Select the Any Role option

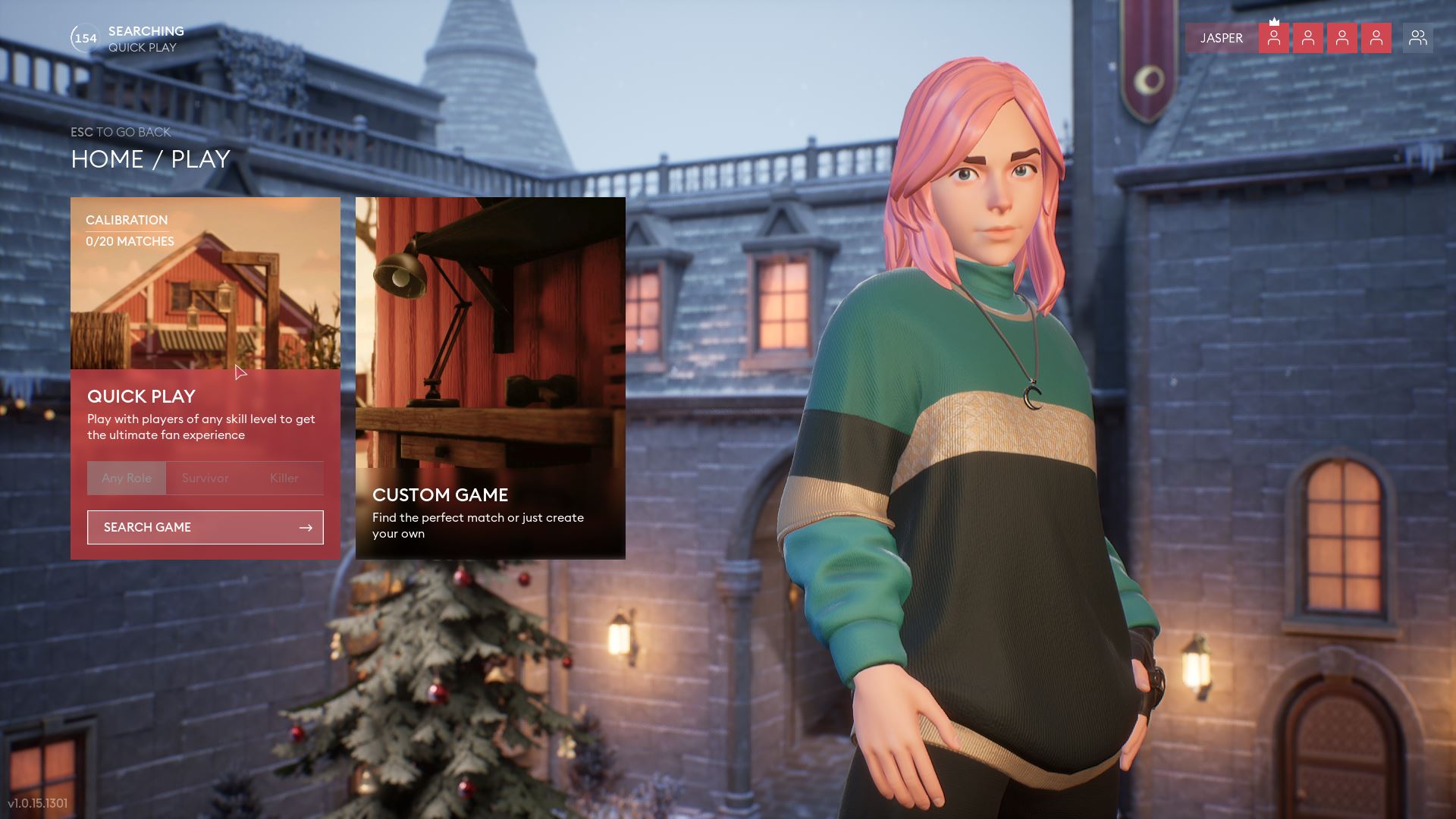click(127, 478)
